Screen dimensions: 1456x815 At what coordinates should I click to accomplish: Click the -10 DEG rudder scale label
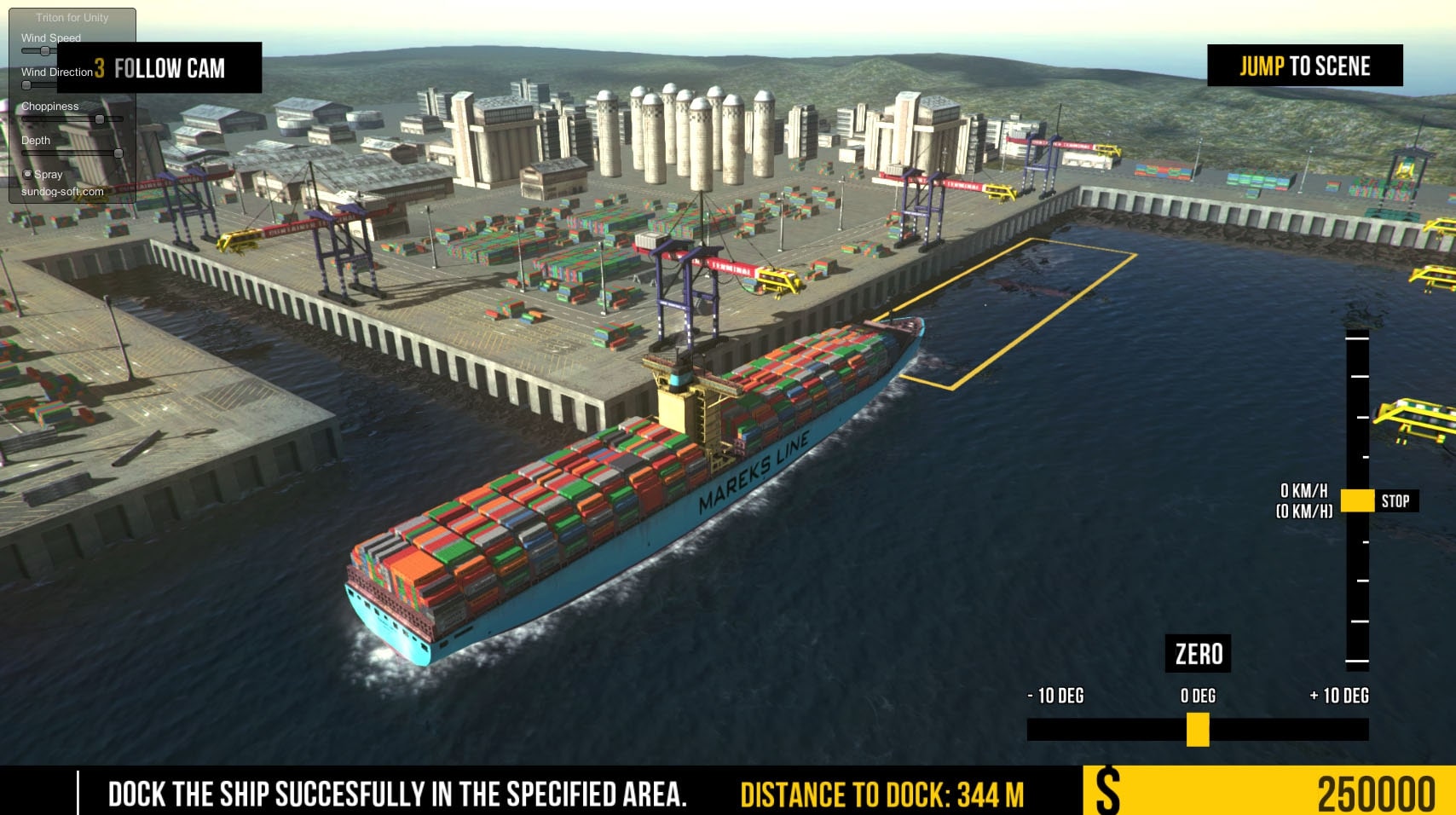point(1055,696)
